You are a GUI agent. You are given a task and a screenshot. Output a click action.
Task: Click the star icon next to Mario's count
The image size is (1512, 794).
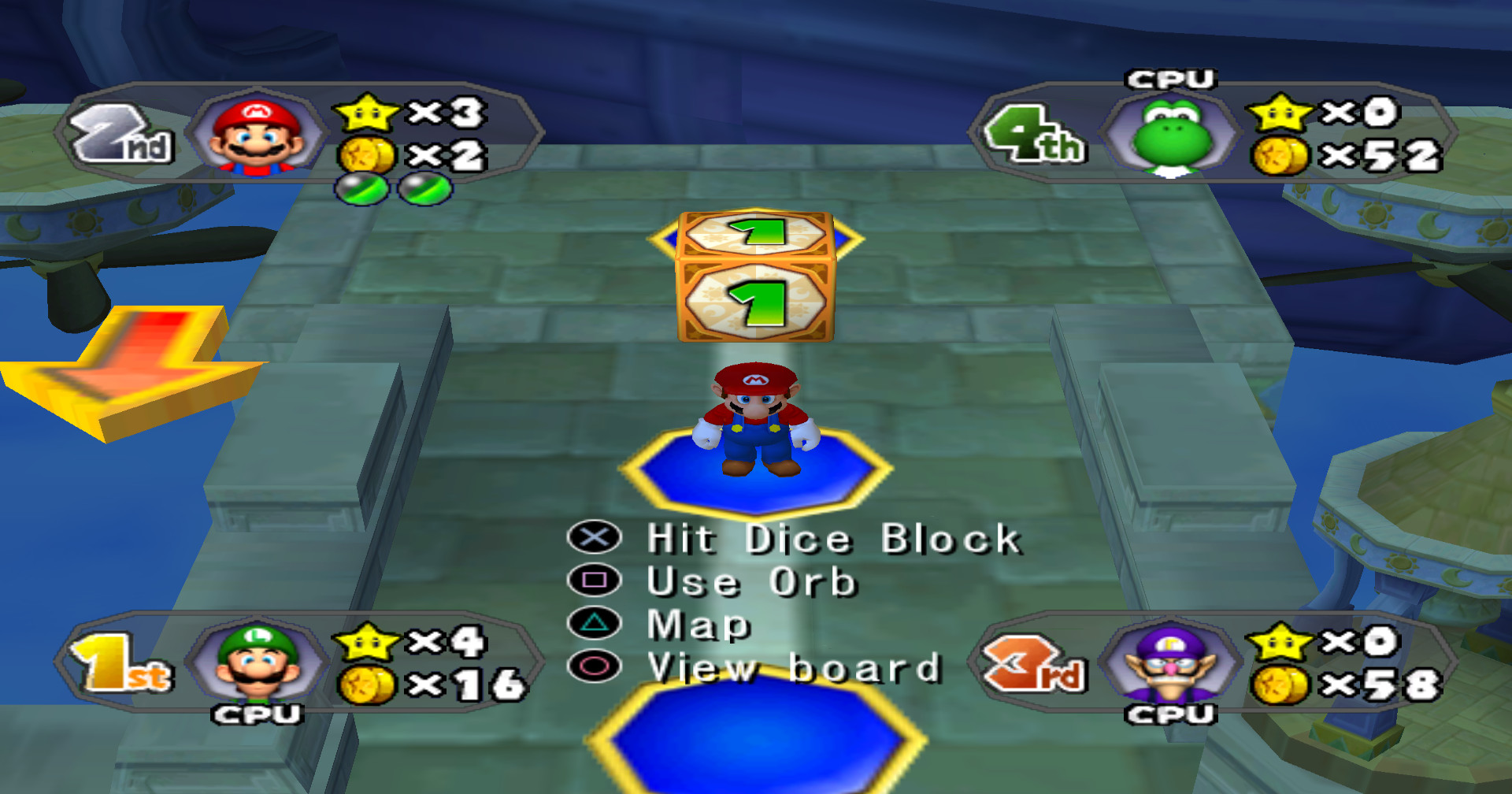tap(367, 112)
